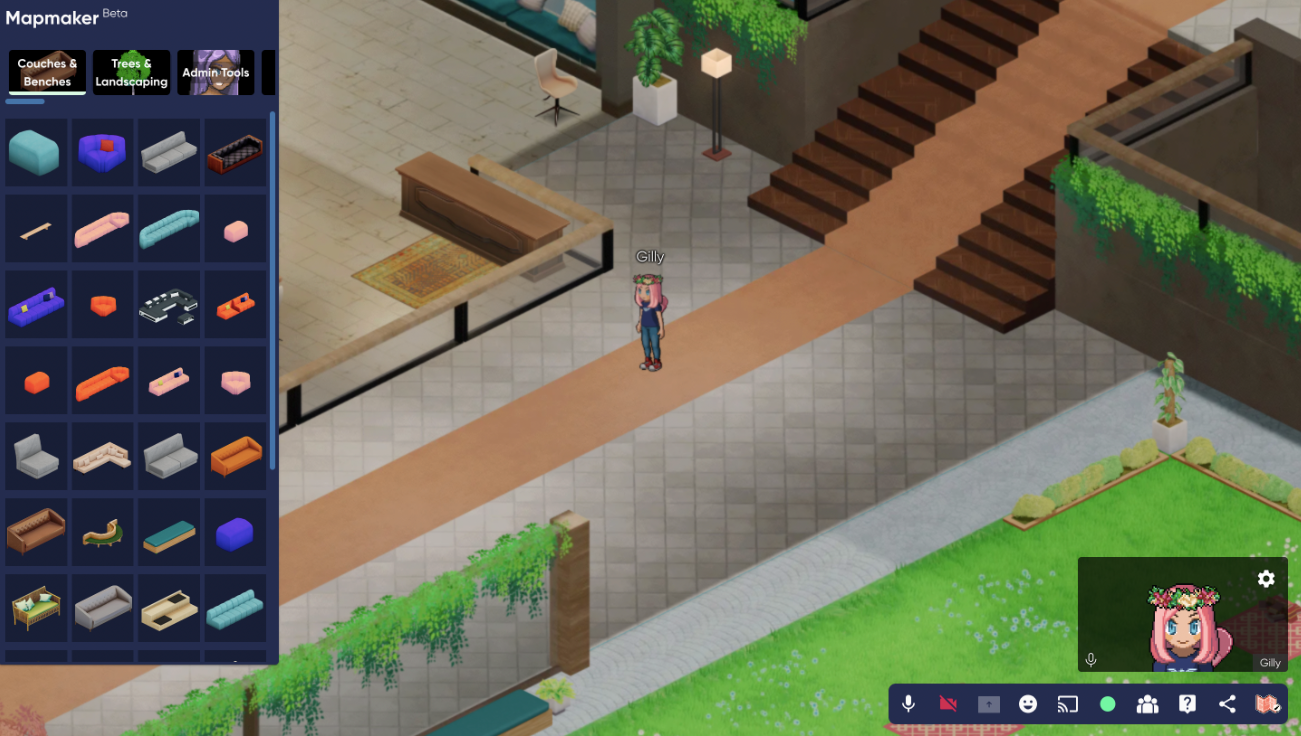Show the participants list
Viewport: 1301px width, 736px height.
(1147, 704)
